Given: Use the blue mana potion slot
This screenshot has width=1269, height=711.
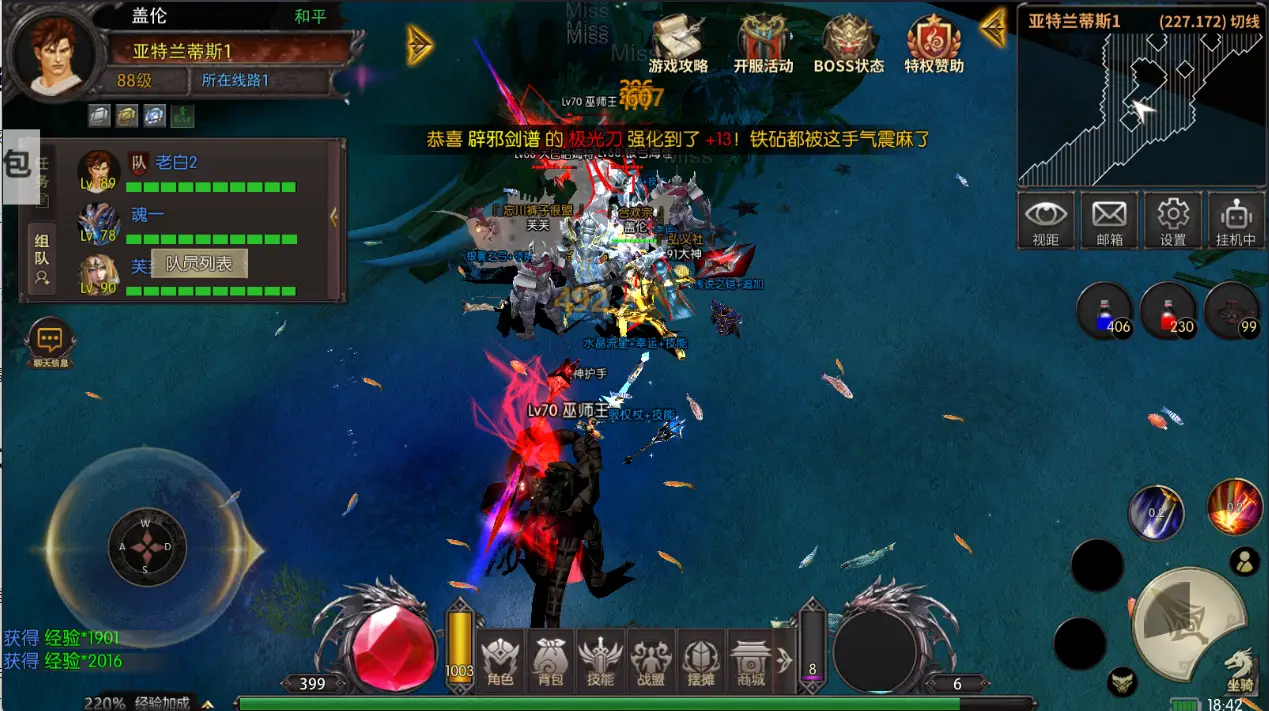Looking at the screenshot, I should (x=1104, y=311).
